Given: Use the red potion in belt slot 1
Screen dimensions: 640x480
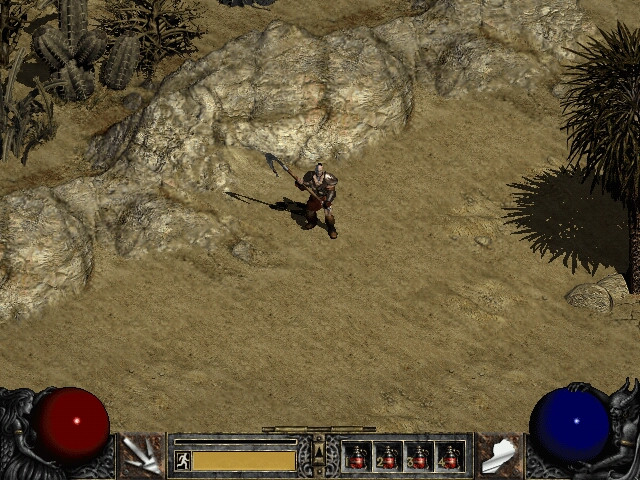Looking at the screenshot, I should click(x=357, y=457).
